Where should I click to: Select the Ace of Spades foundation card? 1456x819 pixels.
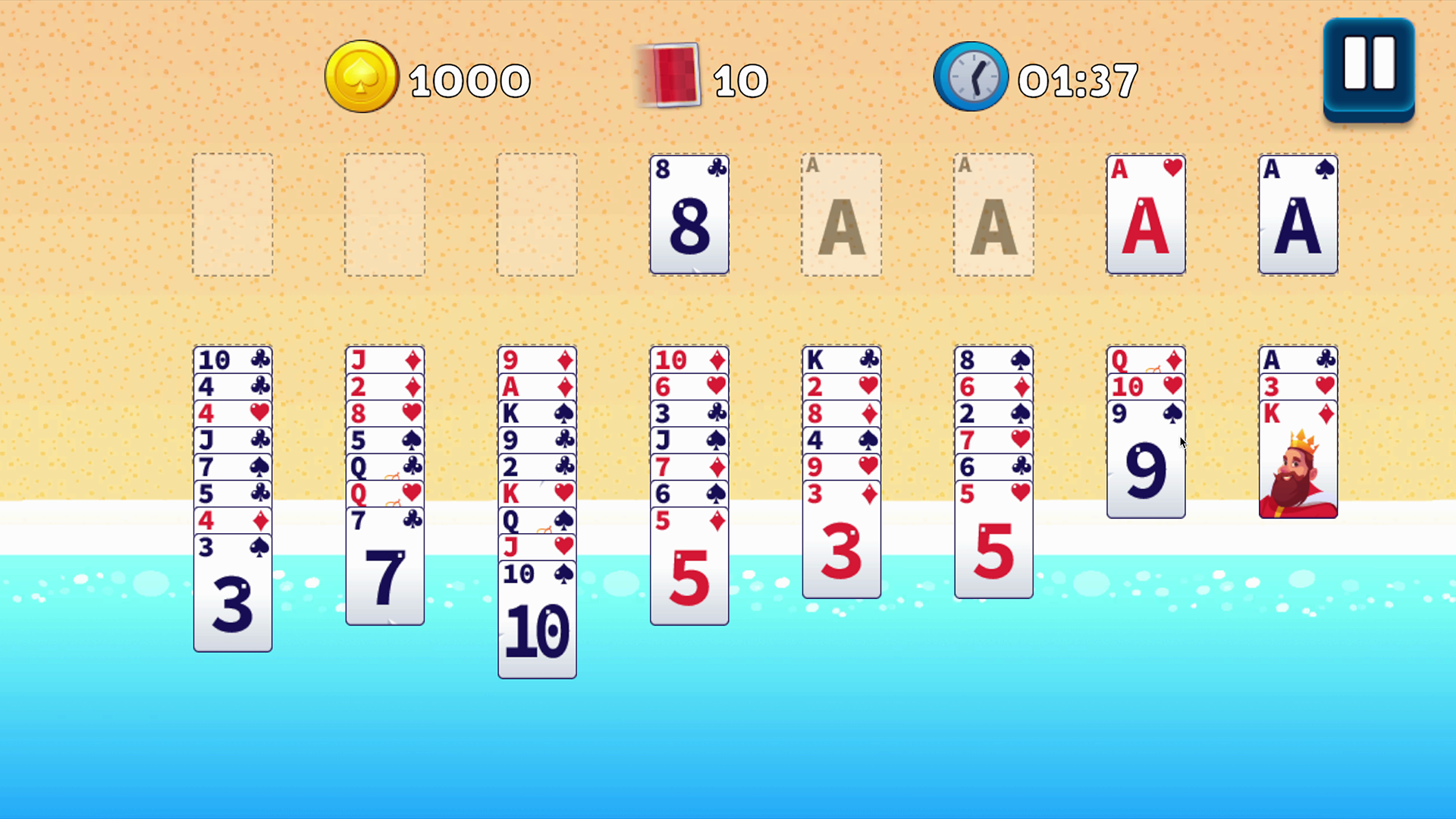click(1298, 215)
